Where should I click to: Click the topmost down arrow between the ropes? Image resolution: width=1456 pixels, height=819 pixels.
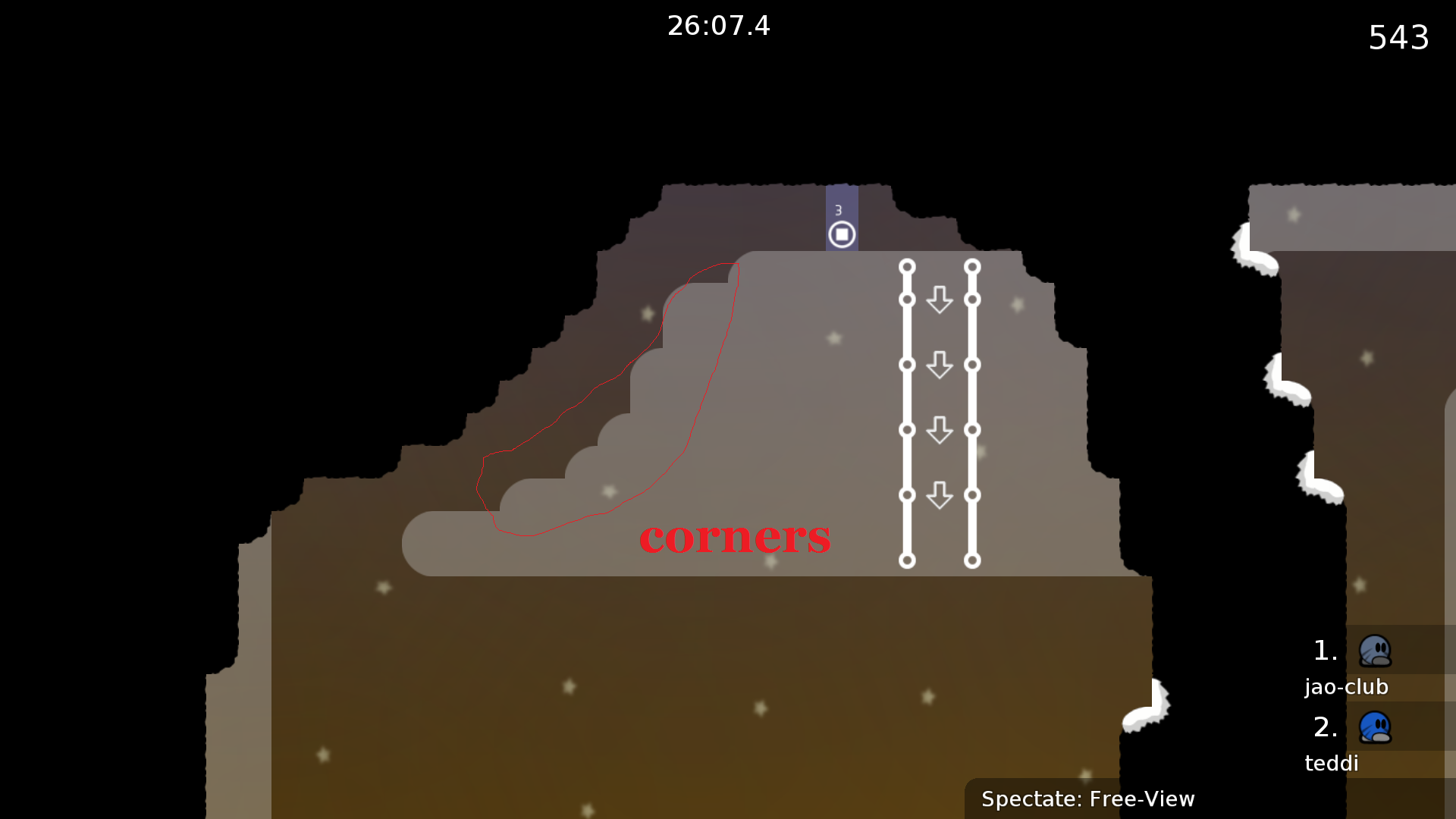tap(940, 300)
